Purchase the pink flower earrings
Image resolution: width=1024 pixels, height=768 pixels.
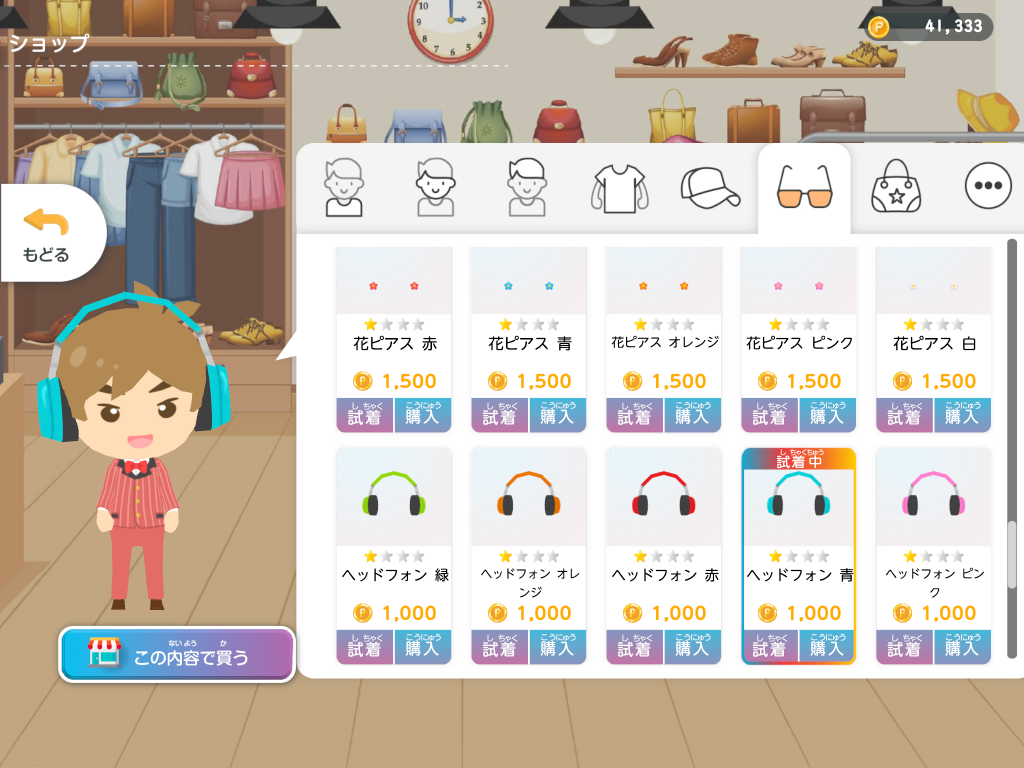coord(827,415)
